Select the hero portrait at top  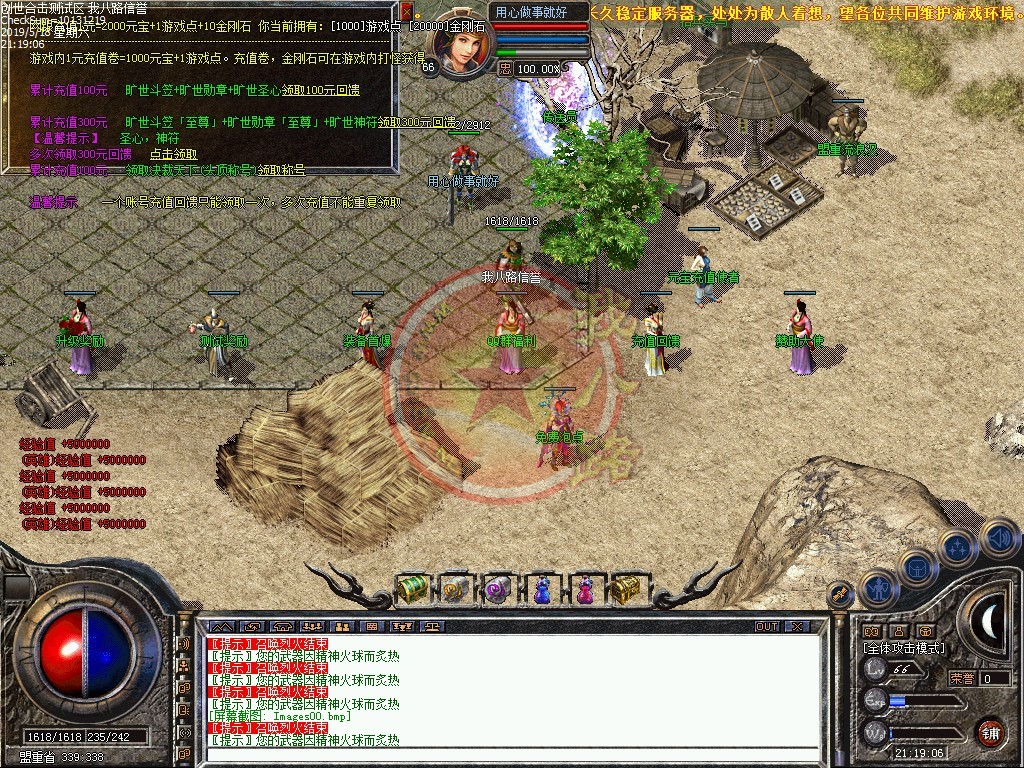click(x=462, y=42)
